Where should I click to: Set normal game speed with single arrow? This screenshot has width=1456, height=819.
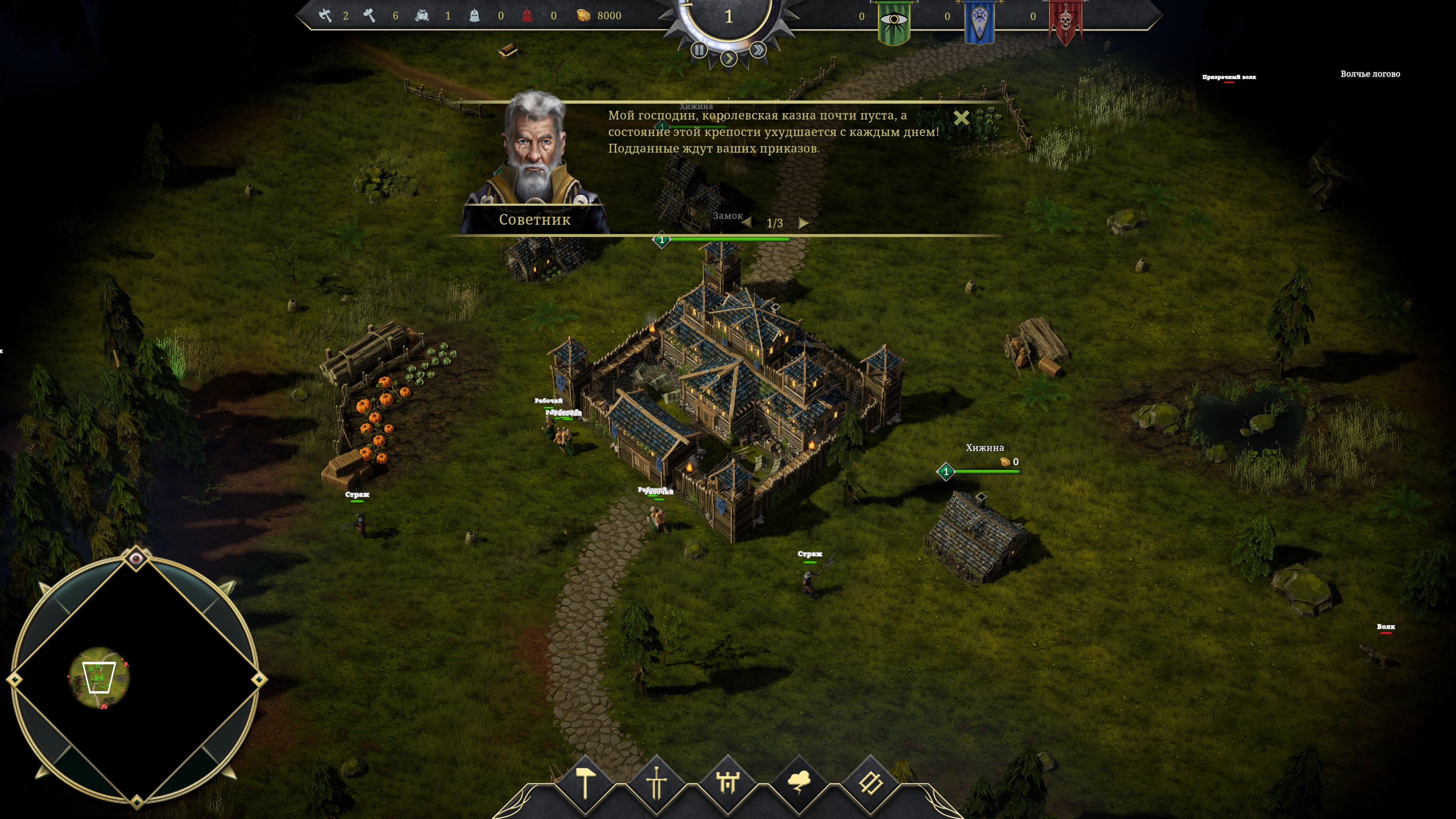(729, 58)
